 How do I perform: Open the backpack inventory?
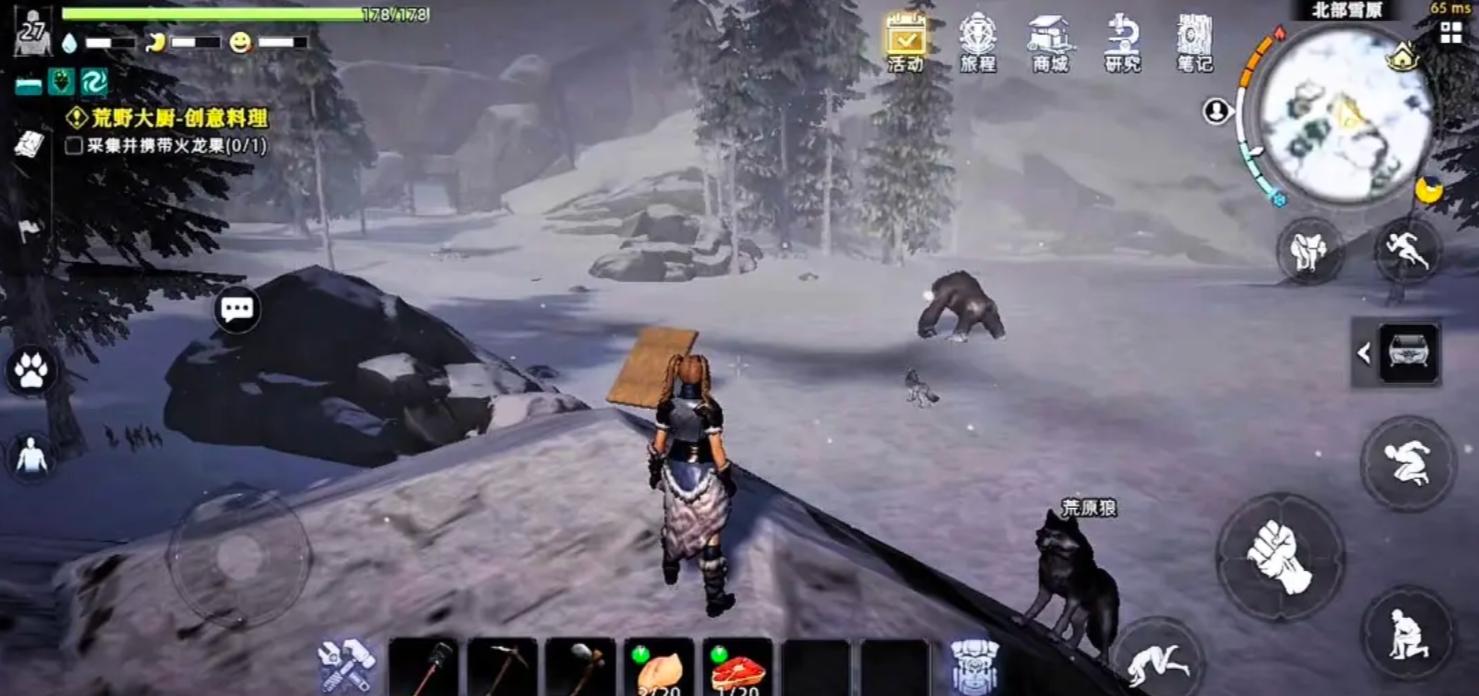tap(973, 665)
